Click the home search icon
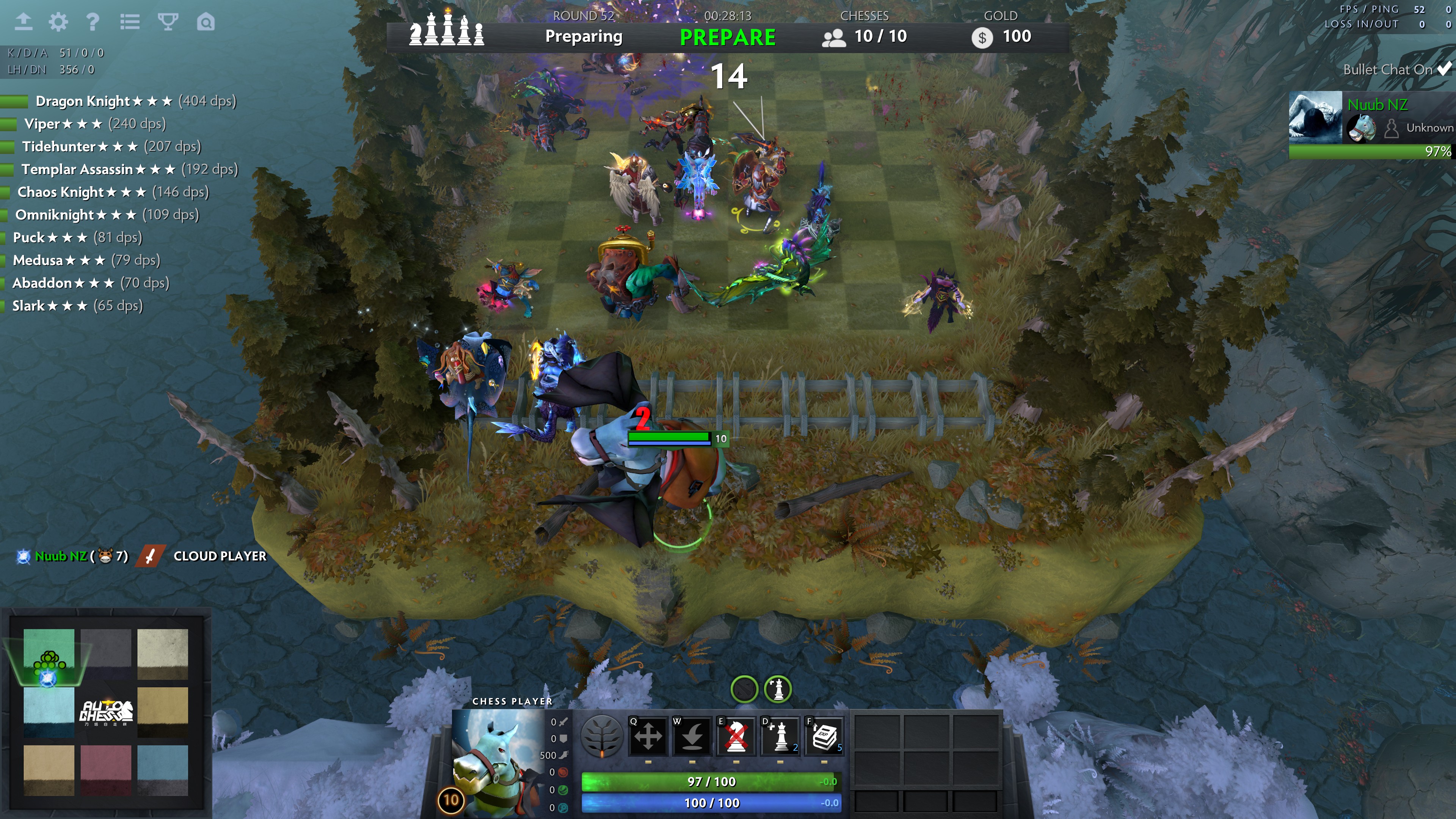The width and height of the screenshot is (1456, 819). (x=206, y=22)
